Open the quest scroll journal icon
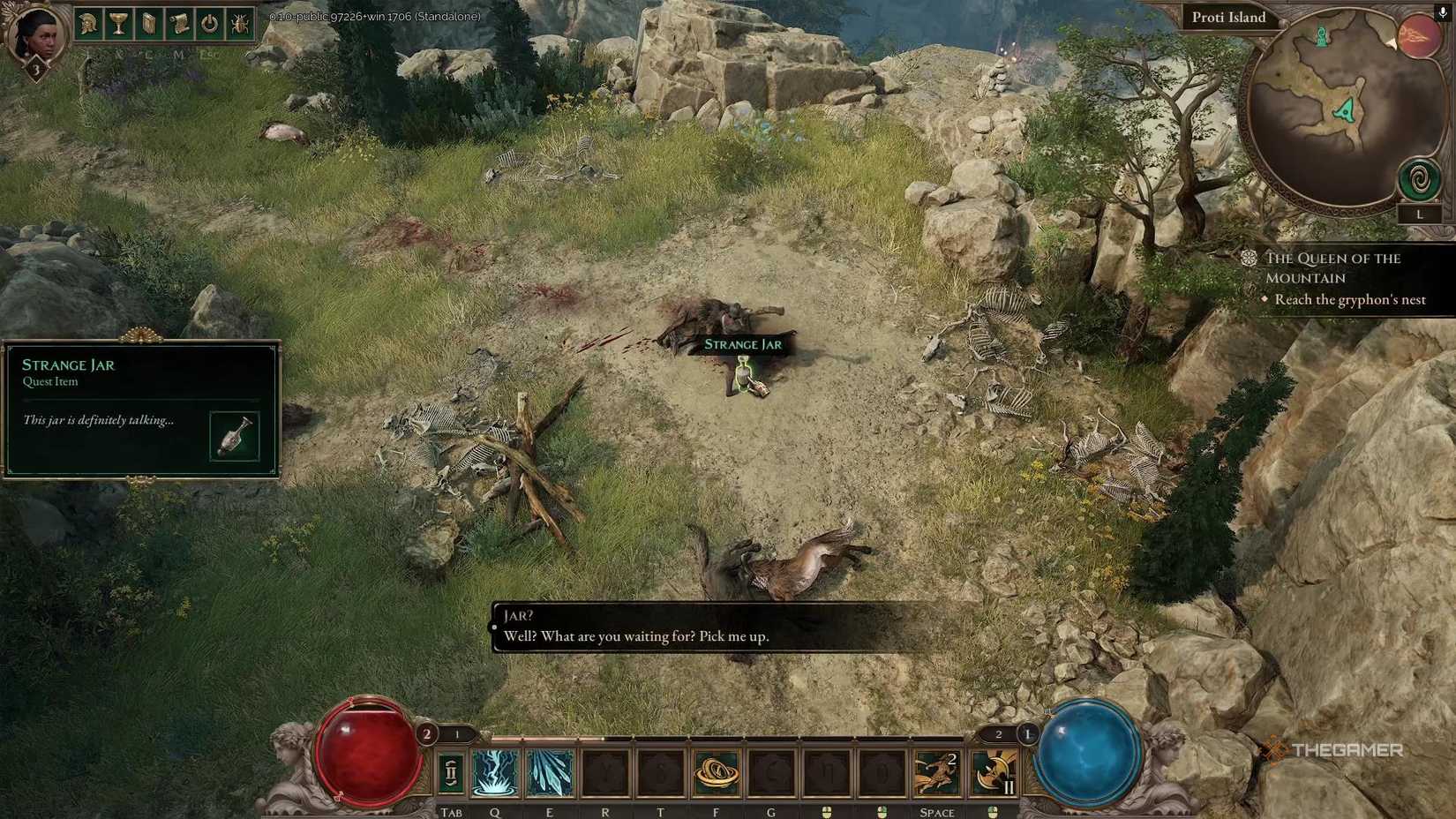 (x=179, y=24)
